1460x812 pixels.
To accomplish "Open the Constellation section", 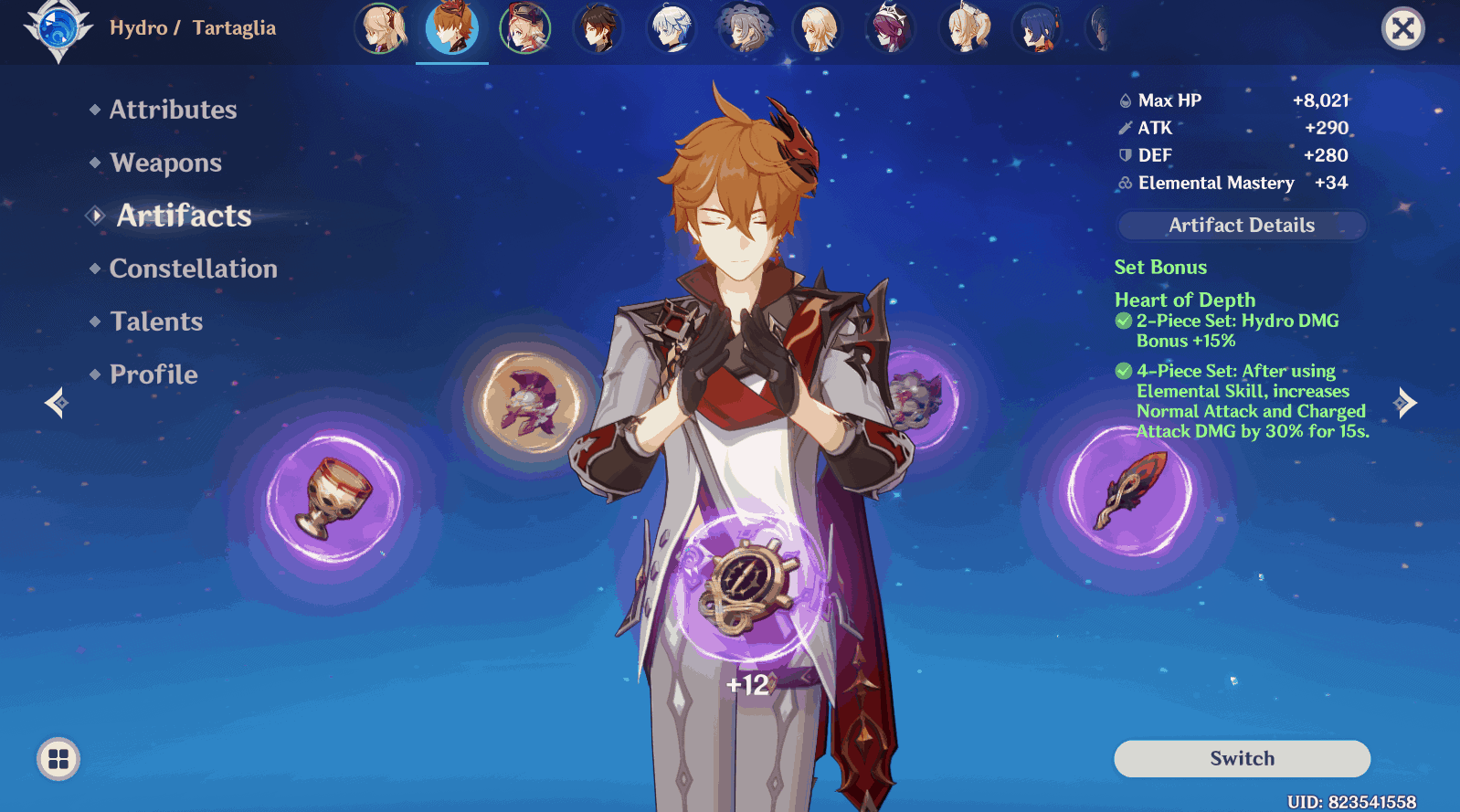I will point(193,268).
